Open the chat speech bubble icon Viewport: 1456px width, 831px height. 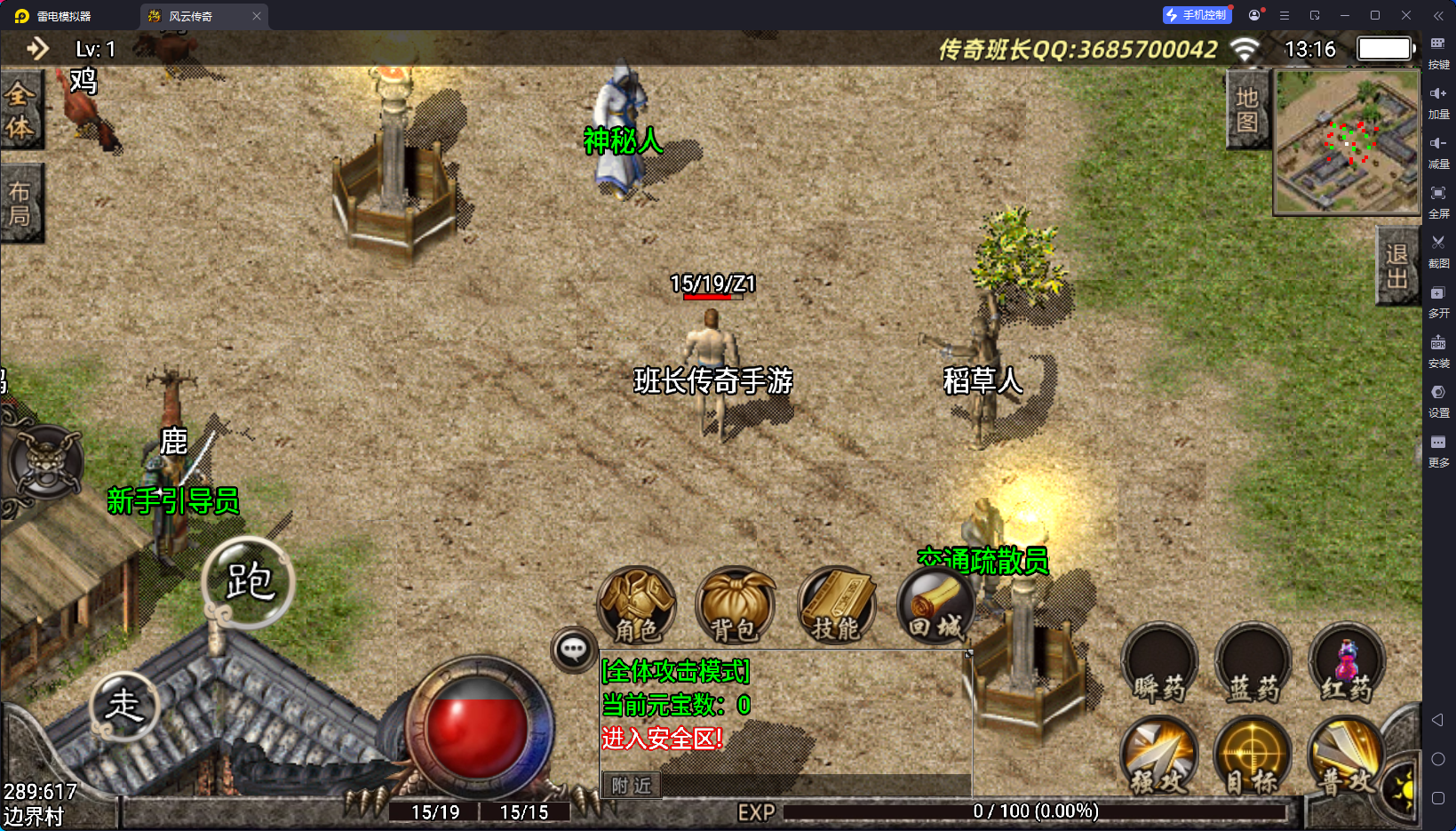pyautogui.click(x=573, y=650)
